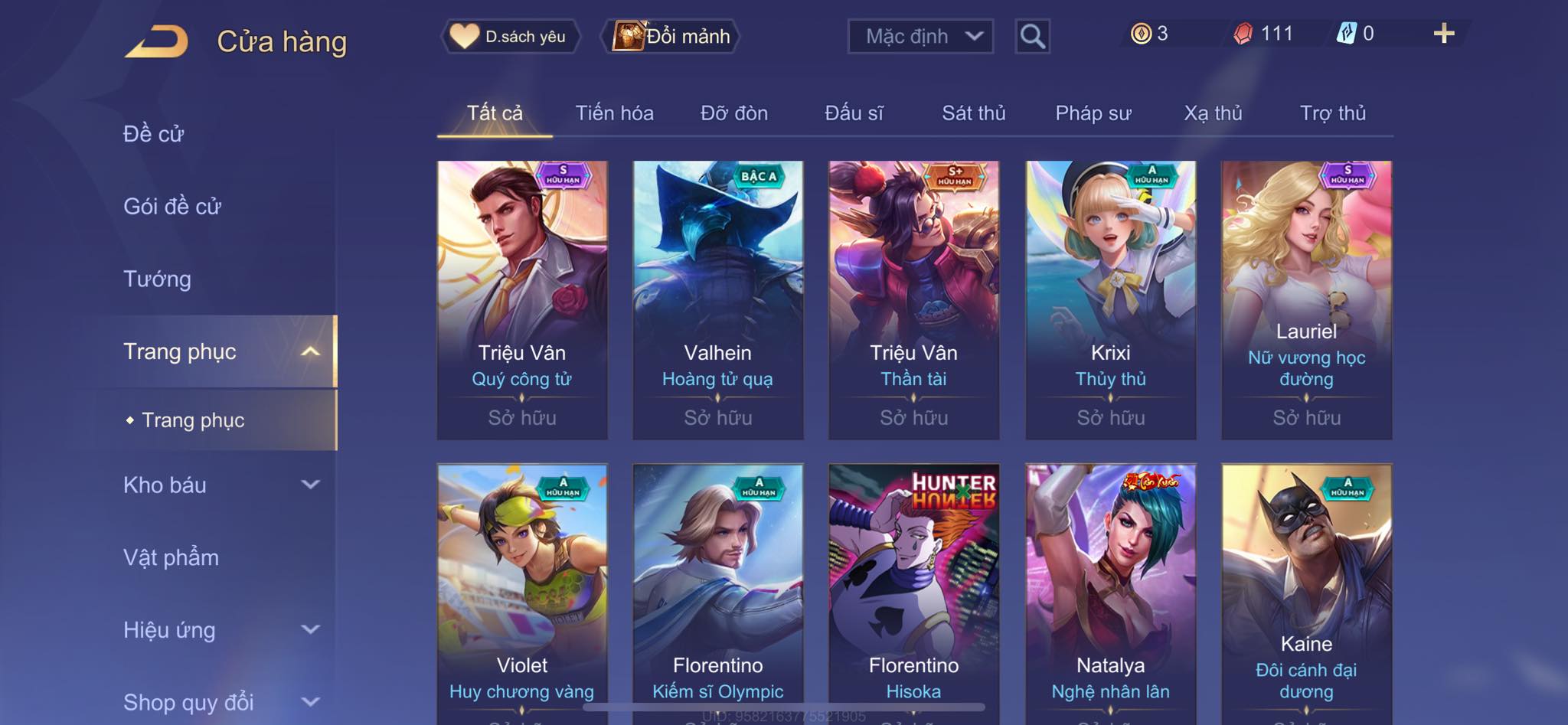Image resolution: width=1568 pixels, height=725 pixels.
Task: Select the Valhein Hoàng tử quạ skin
Action: [x=717, y=299]
